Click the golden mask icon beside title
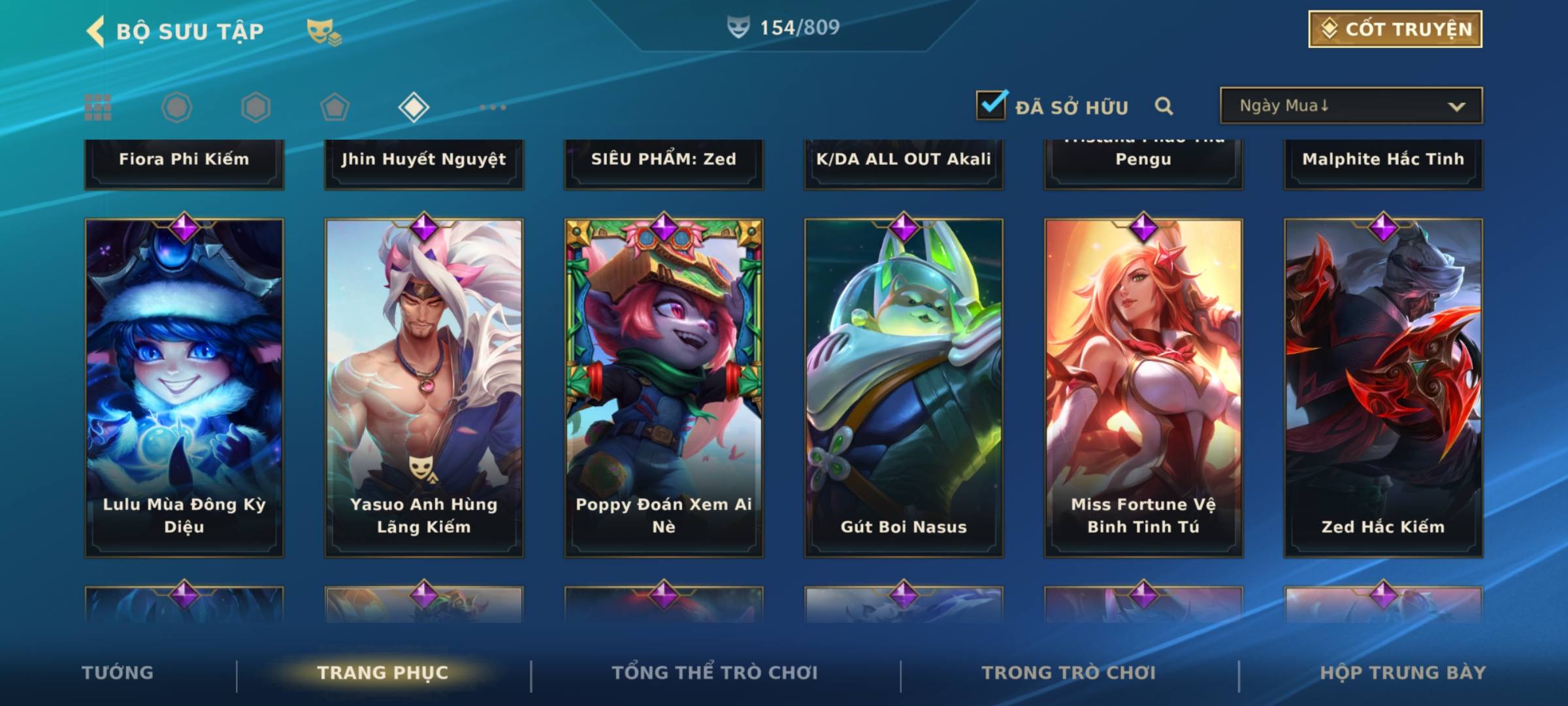 (x=323, y=31)
